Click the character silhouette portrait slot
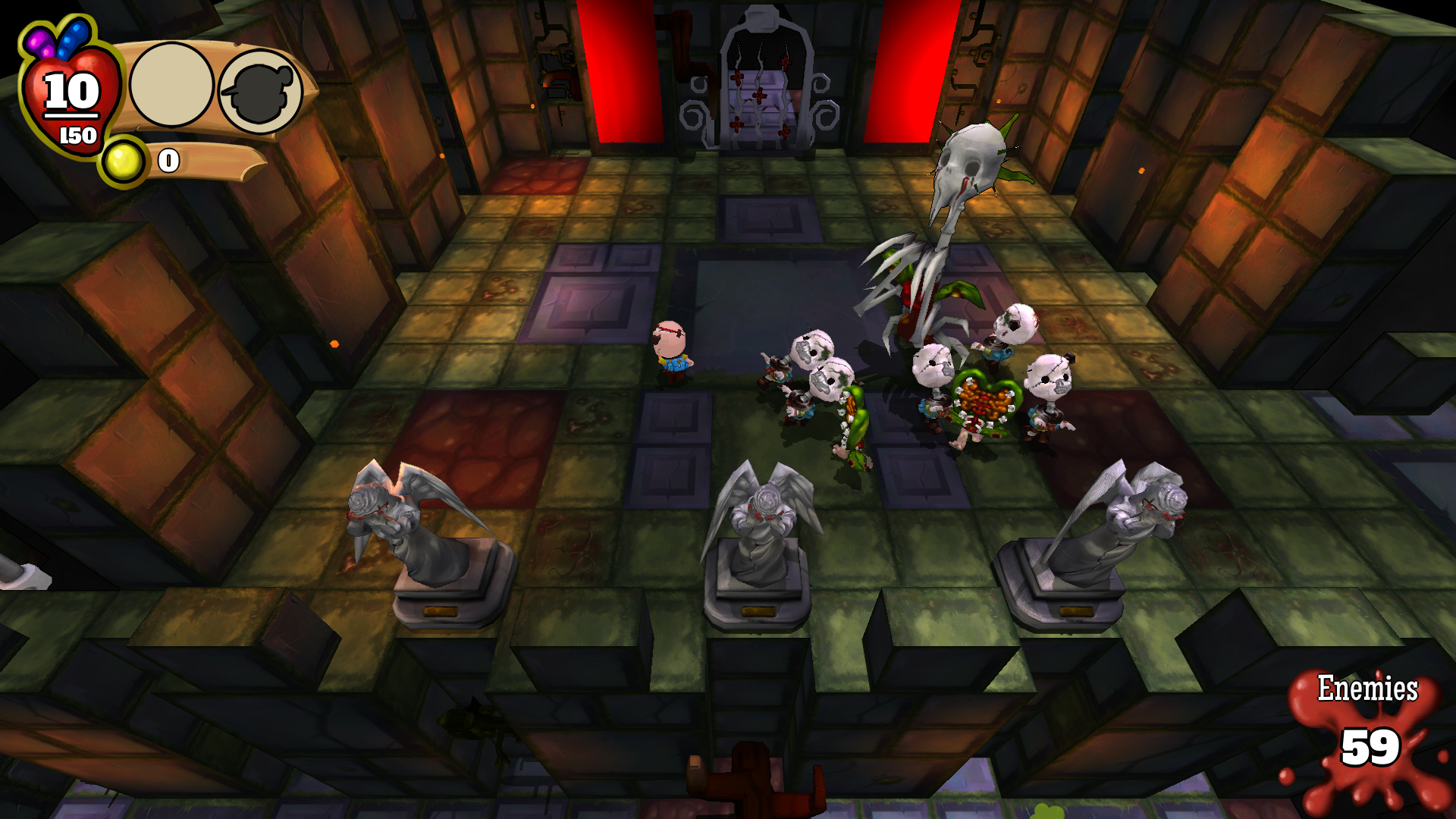Image resolution: width=1456 pixels, height=819 pixels. click(261, 93)
